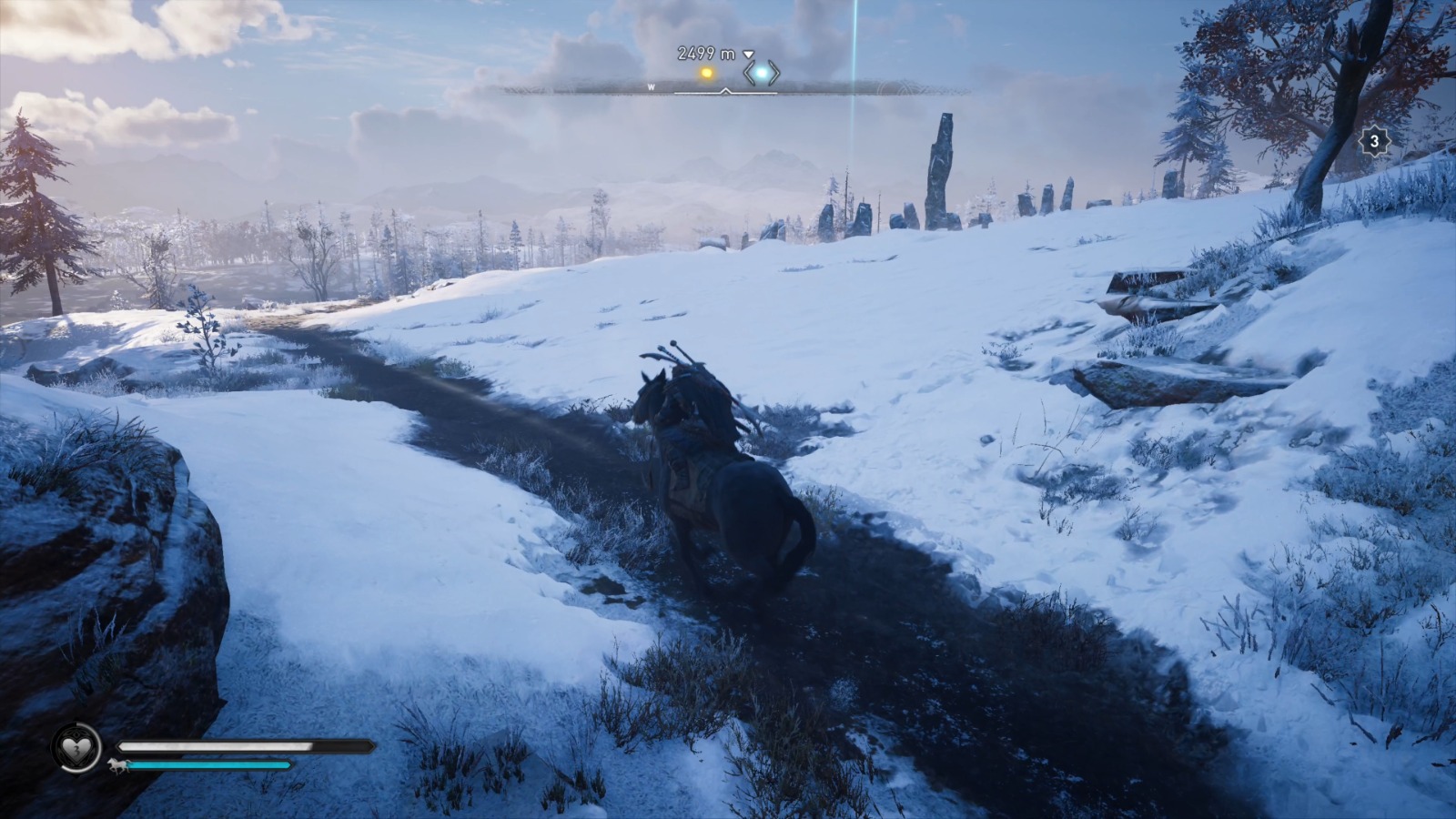Image resolution: width=1456 pixels, height=819 pixels.
Task: Click the cyan waypoint diamond marker
Action: [762, 72]
